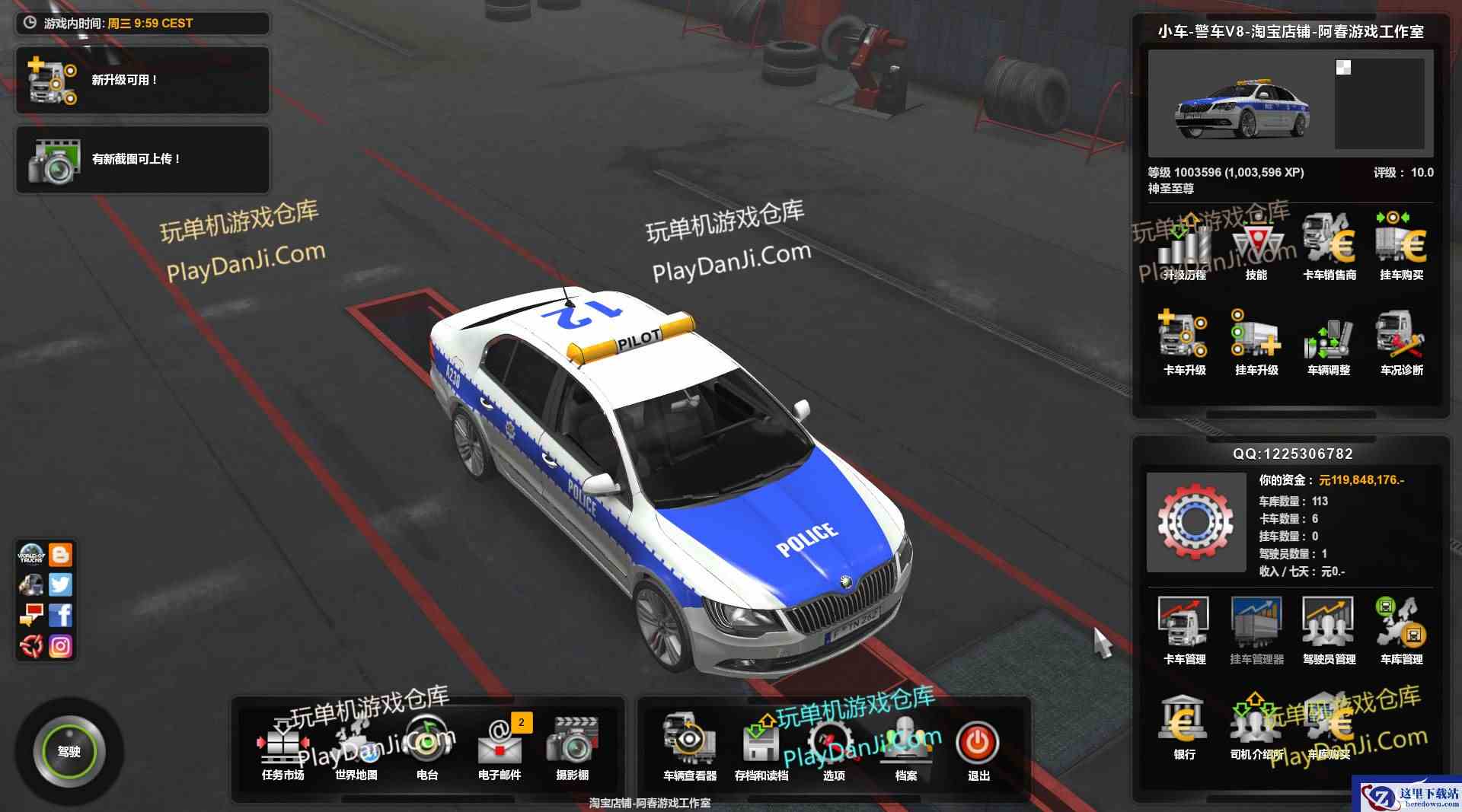Open 车库管理 garage manager
The height and width of the screenshot is (812, 1462).
pyautogui.click(x=1401, y=630)
